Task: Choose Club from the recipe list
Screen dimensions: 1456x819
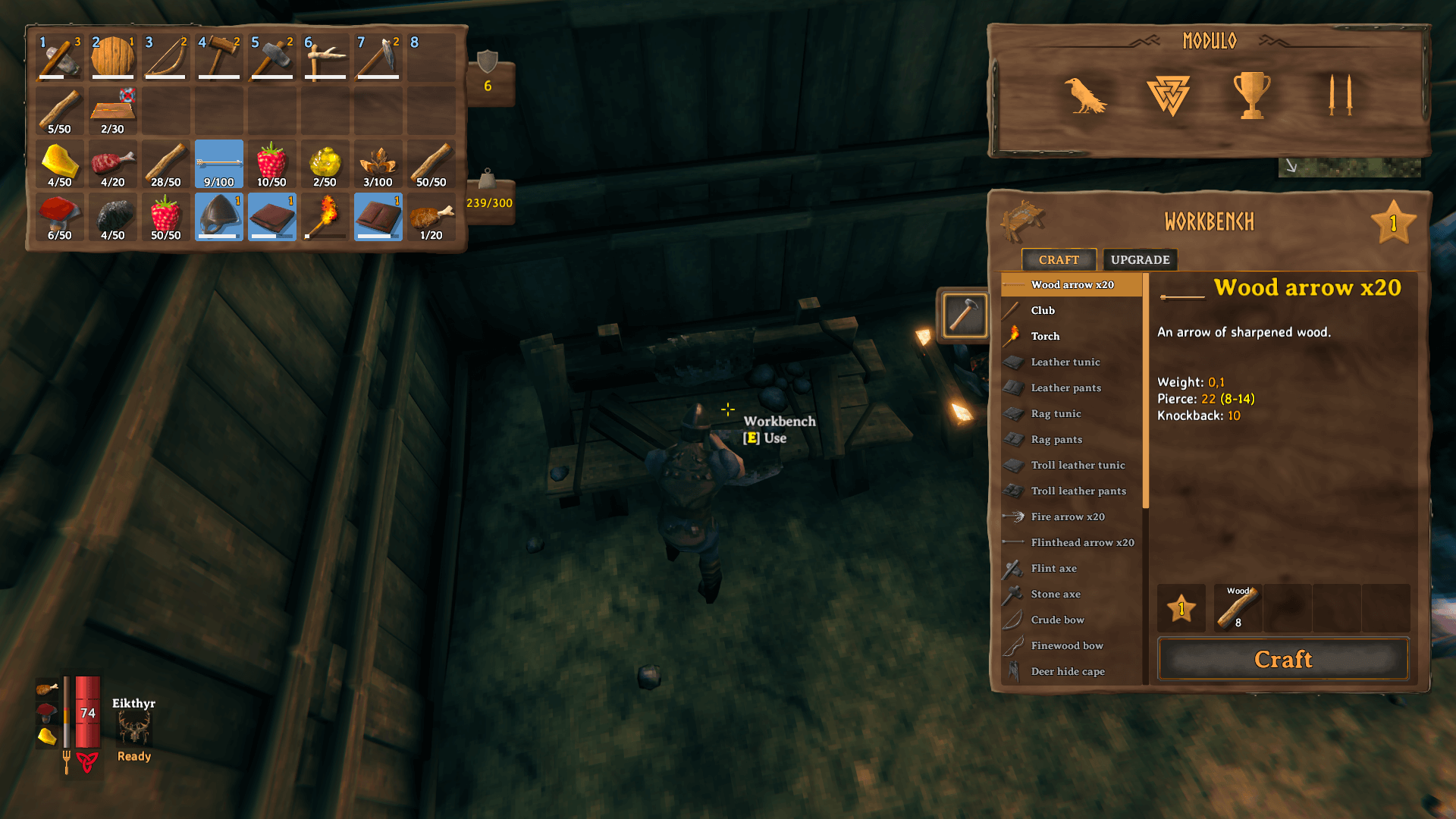Action: click(1043, 310)
